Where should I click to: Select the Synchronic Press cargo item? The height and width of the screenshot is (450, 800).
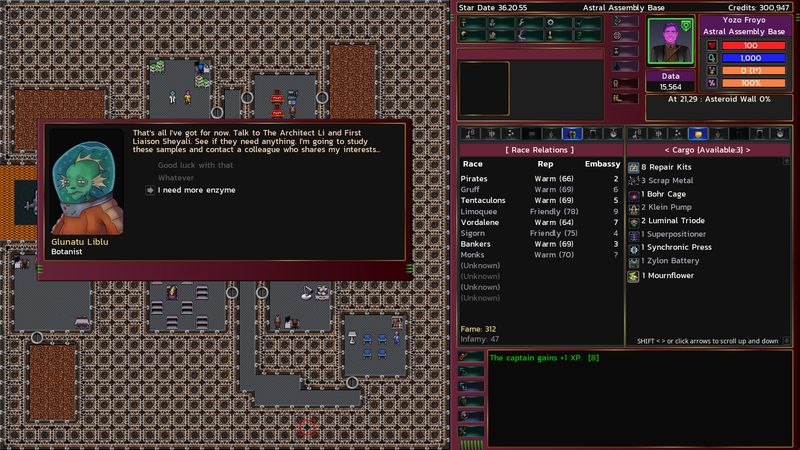click(677, 248)
